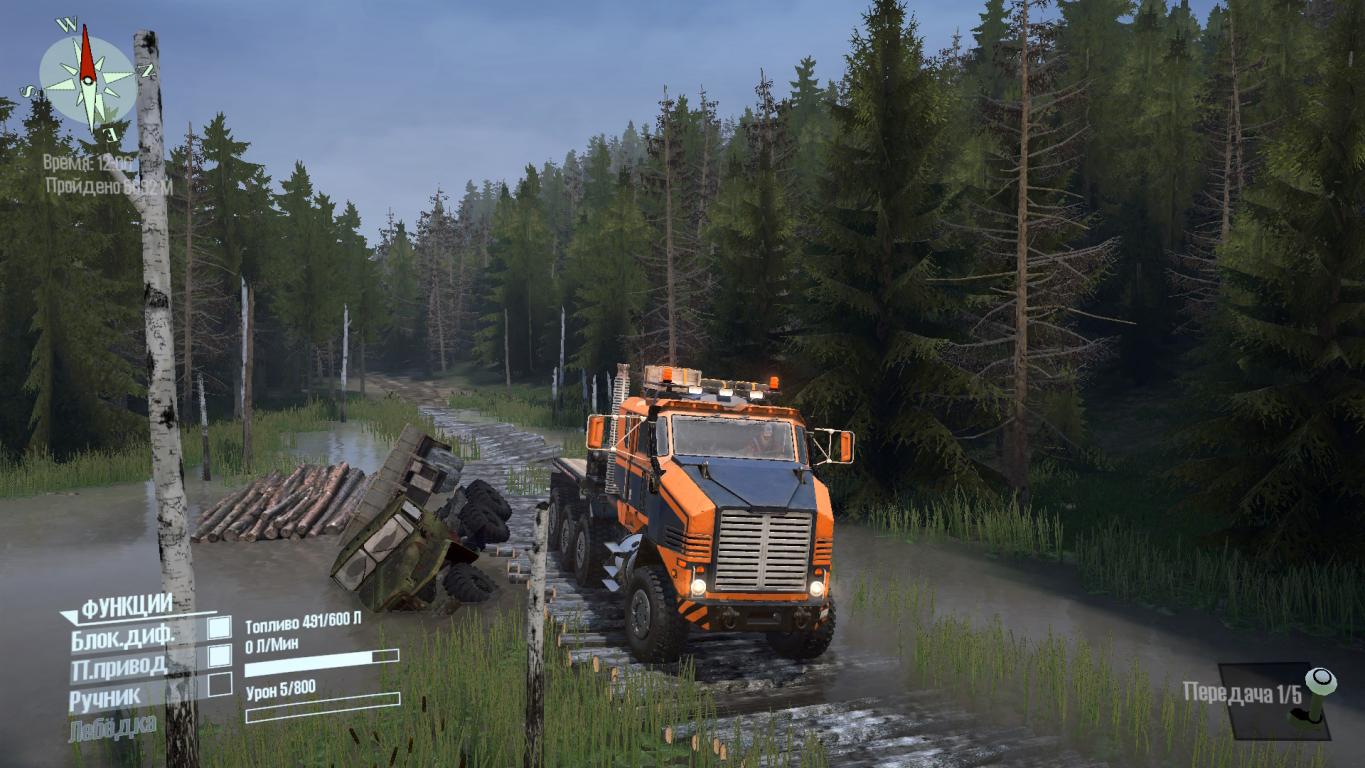Viewport: 1365px width, 768px height.
Task: Toggle the П.привод all-wheel drive checkbox
Action: coord(219,657)
